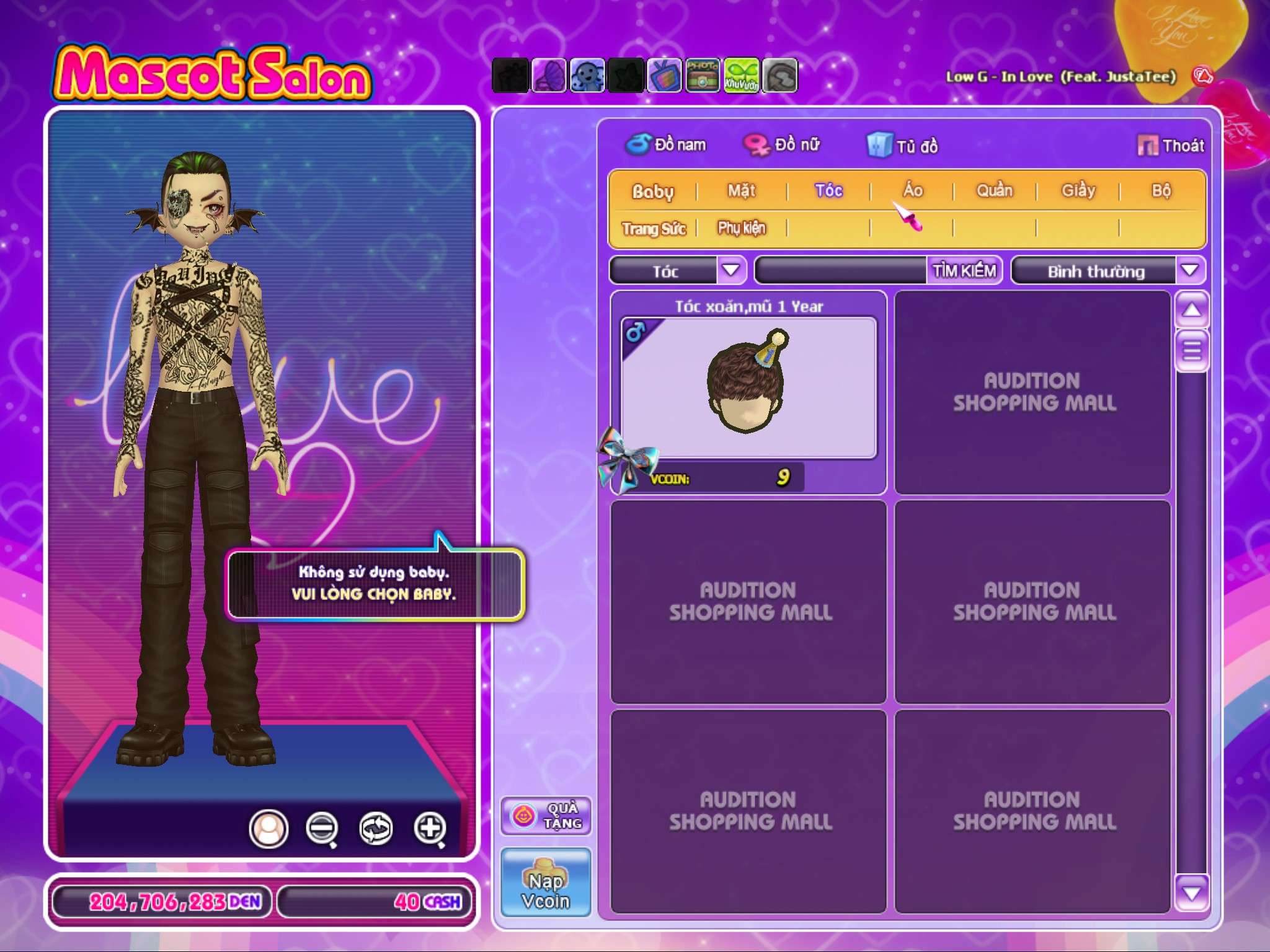The image size is (1270, 952).
Task: Select the Trang Sức jewelry category
Action: pos(654,229)
